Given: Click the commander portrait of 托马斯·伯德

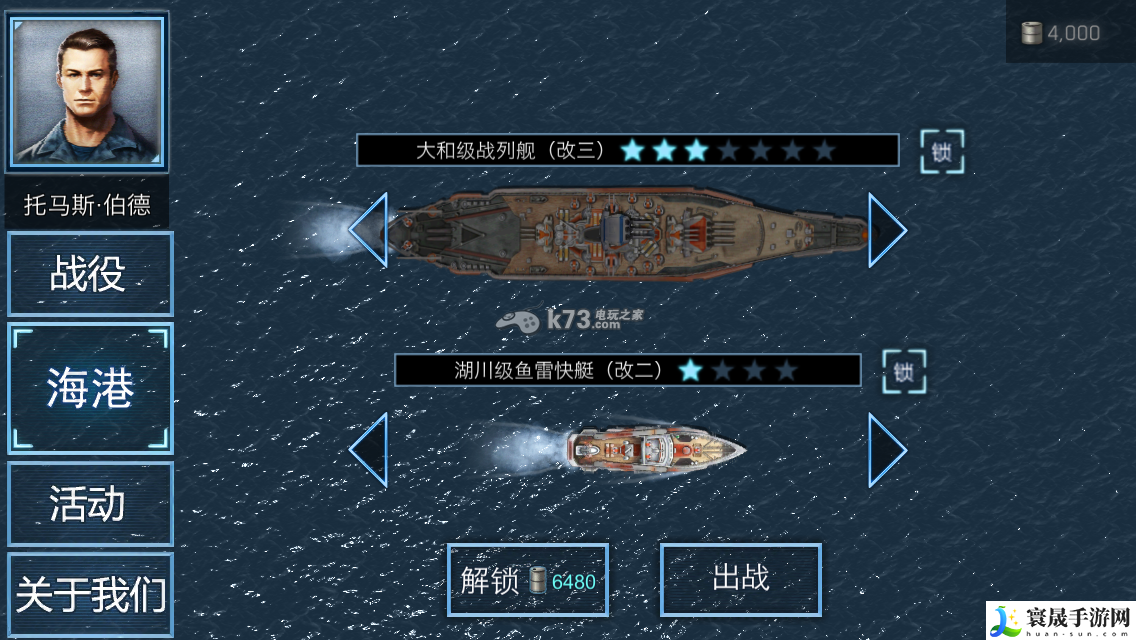Looking at the screenshot, I should pyautogui.click(x=88, y=91).
